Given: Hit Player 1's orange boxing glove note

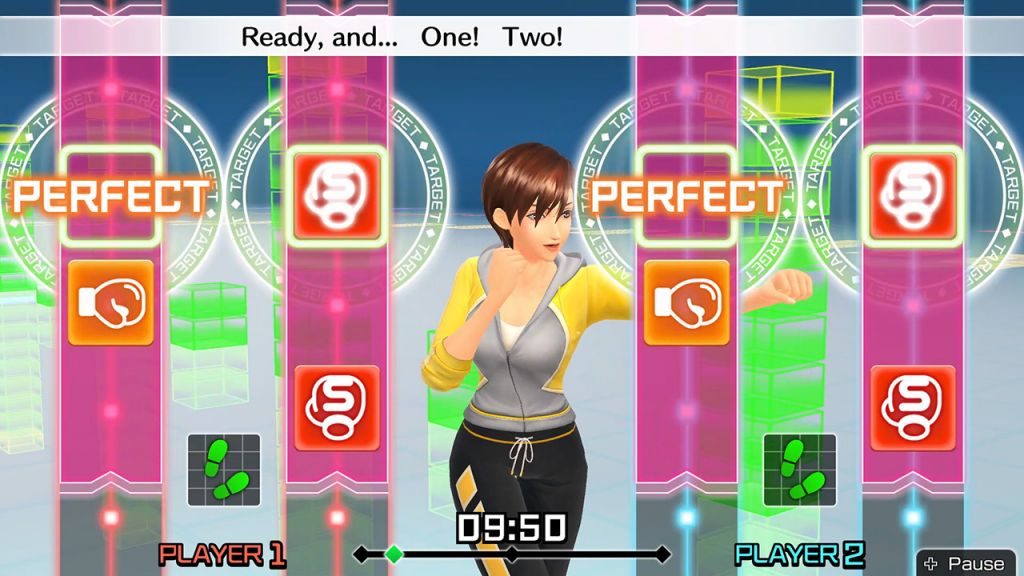Looking at the screenshot, I should coord(110,302).
